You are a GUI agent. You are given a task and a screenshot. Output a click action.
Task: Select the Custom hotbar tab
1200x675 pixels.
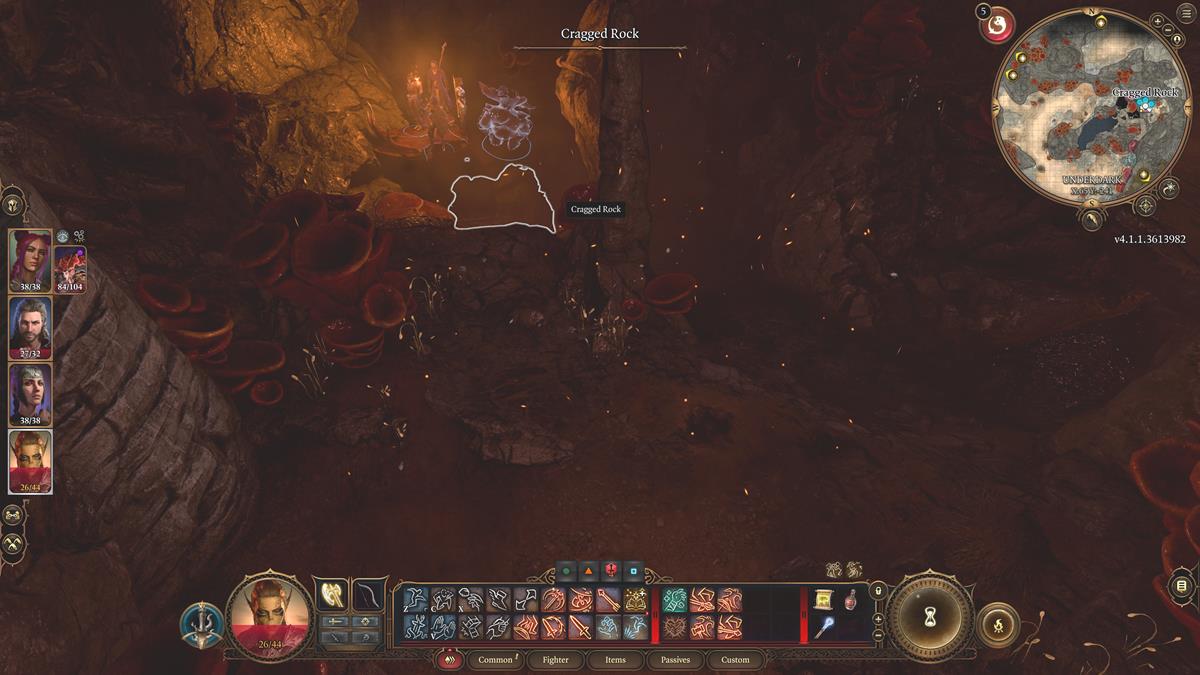point(735,660)
